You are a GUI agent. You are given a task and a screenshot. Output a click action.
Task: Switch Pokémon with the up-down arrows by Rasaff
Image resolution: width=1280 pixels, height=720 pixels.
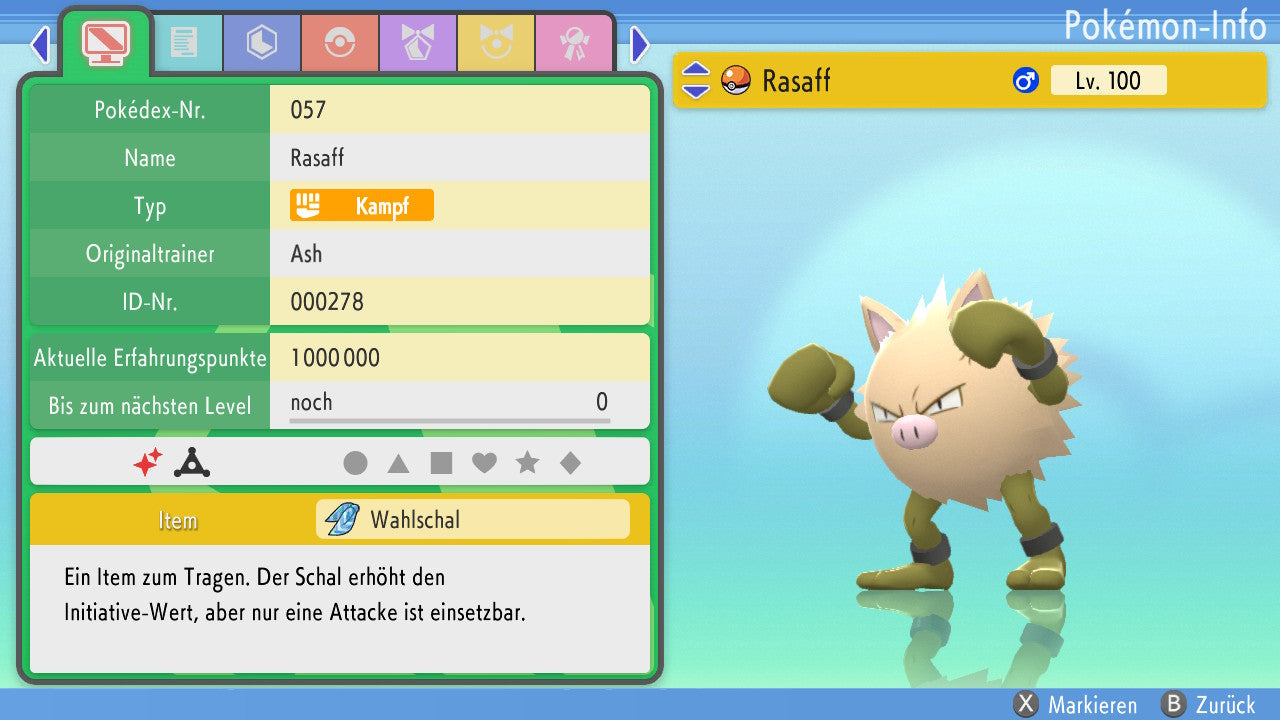click(695, 80)
